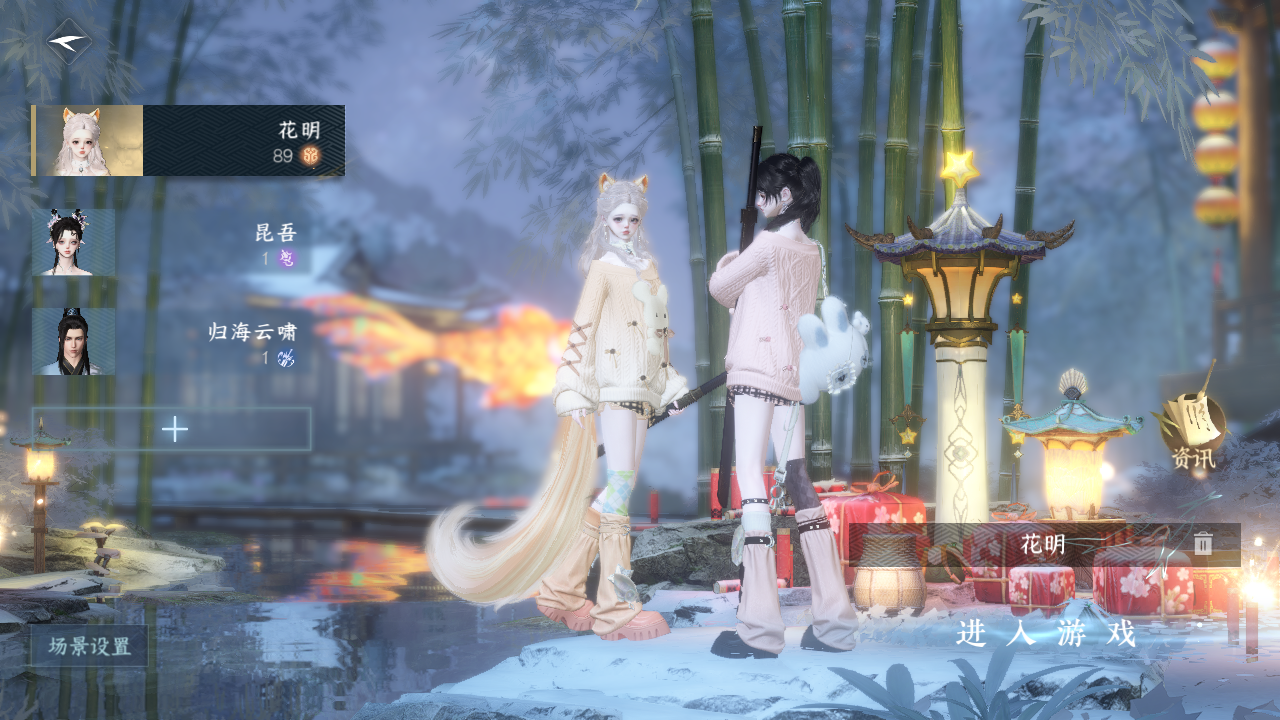The height and width of the screenshot is (720, 1280).
Task: Delete character with trash can icon
Action: tap(1203, 544)
